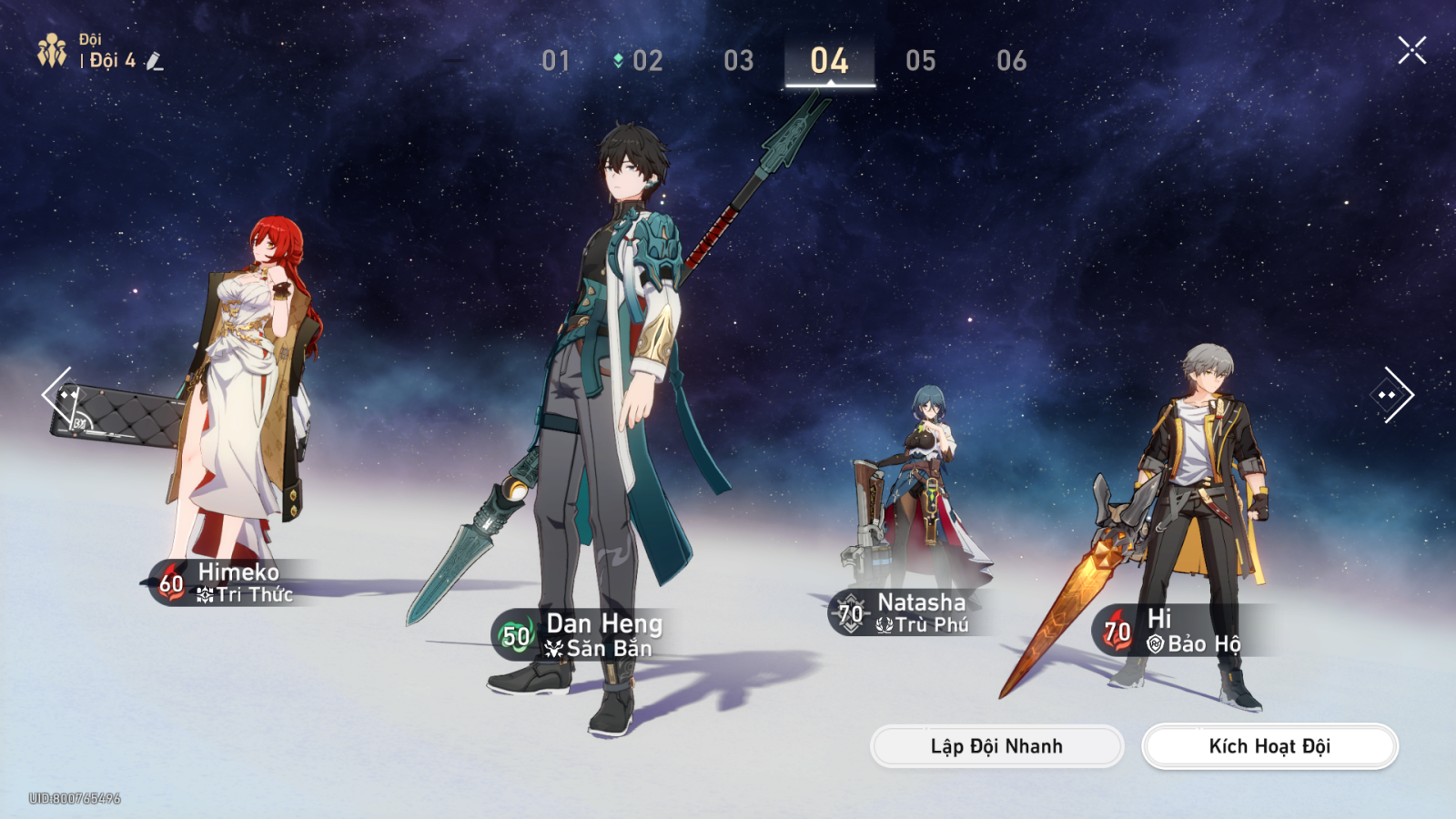Select the active team tab 04
This screenshot has width=1456, height=819.
tap(829, 61)
